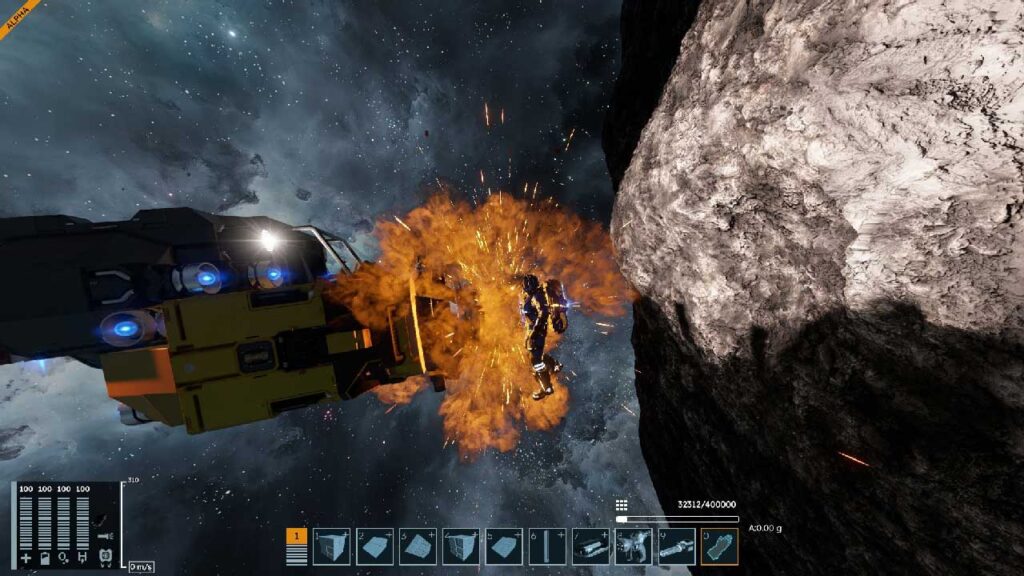Toggle the jetpack icon in the status panel
This screenshot has height=576, width=1024.
104,556
